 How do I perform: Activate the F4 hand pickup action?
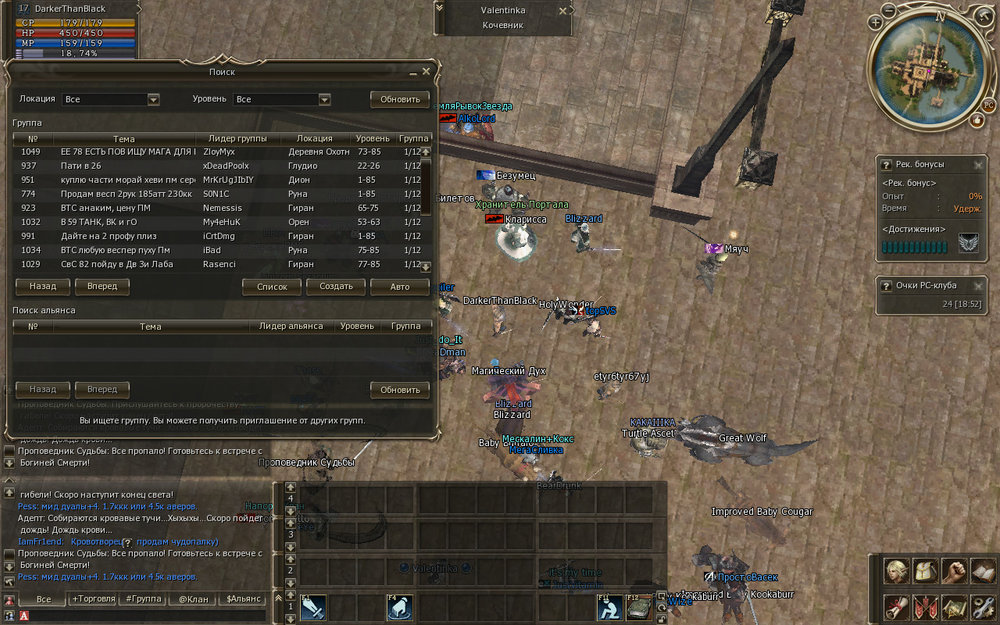pyautogui.click(x=400, y=607)
